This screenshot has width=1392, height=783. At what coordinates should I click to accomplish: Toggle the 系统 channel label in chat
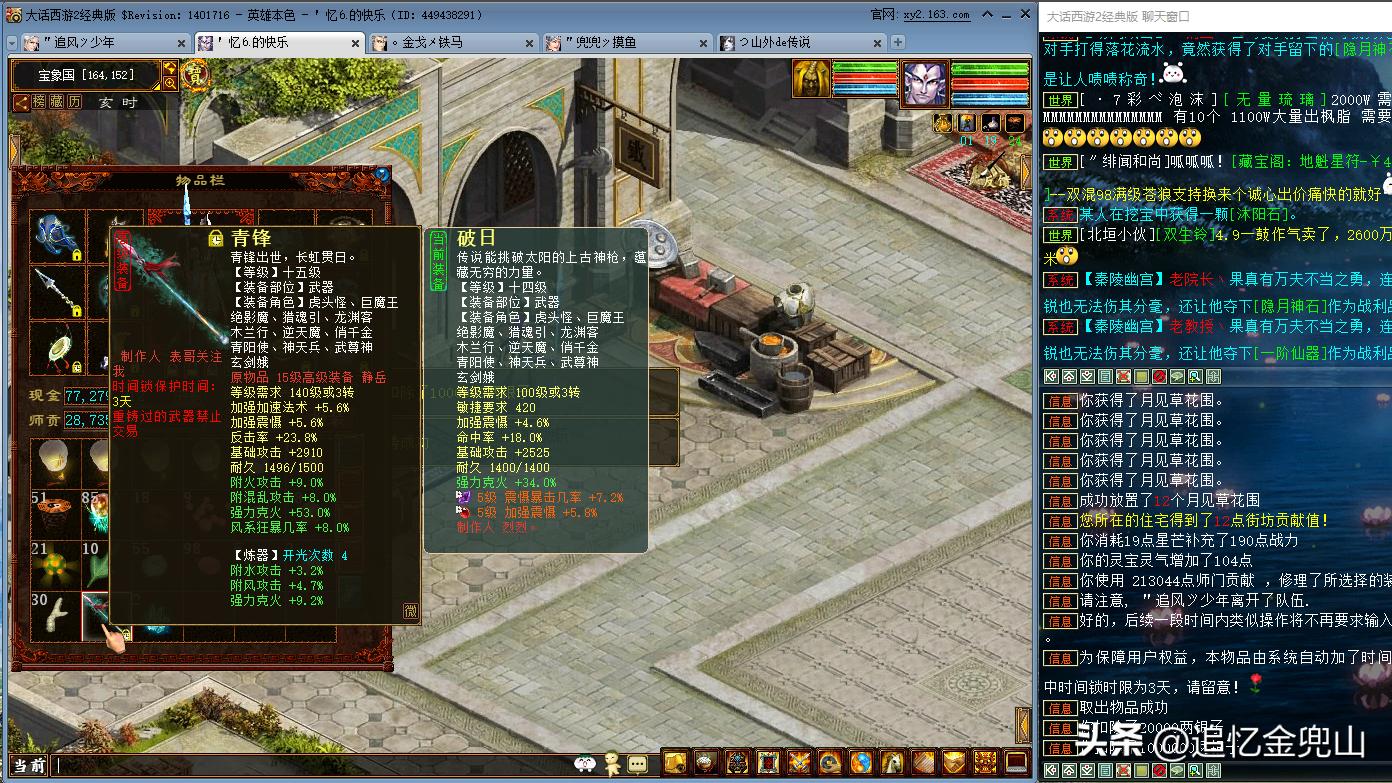pyautogui.click(x=1060, y=279)
